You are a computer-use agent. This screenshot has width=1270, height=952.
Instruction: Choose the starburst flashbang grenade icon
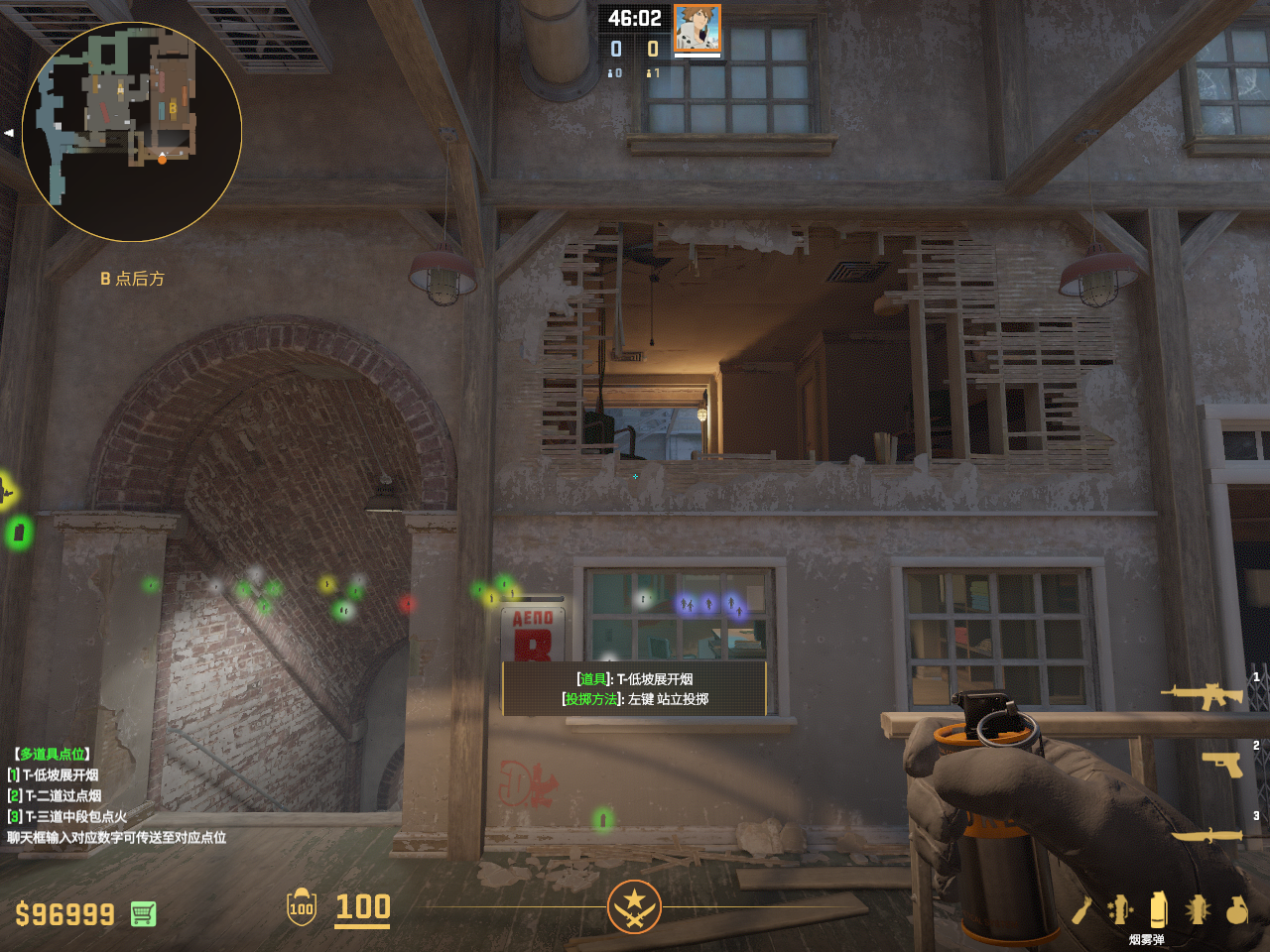[x=1198, y=908]
